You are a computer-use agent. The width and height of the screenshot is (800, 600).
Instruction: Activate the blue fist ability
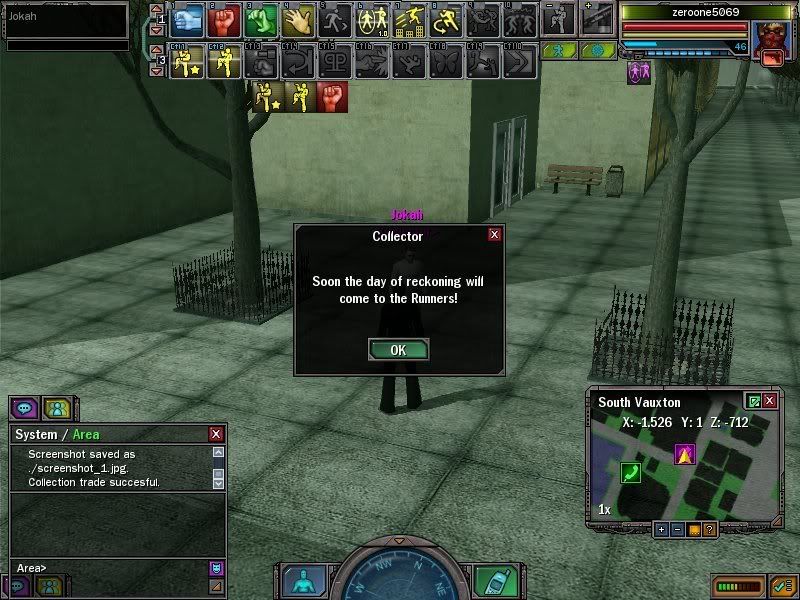(188, 19)
